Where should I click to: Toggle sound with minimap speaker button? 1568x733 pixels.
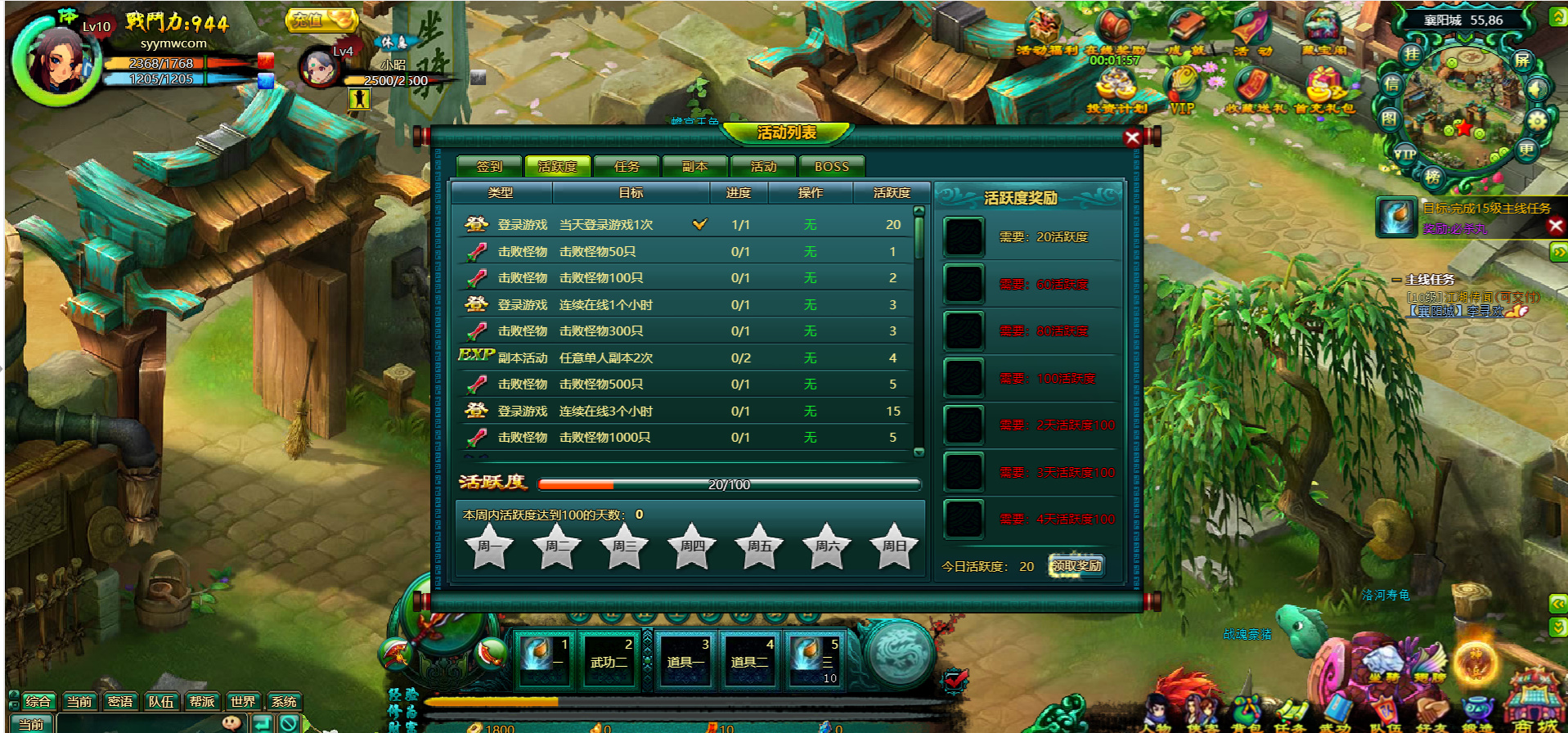(1538, 88)
